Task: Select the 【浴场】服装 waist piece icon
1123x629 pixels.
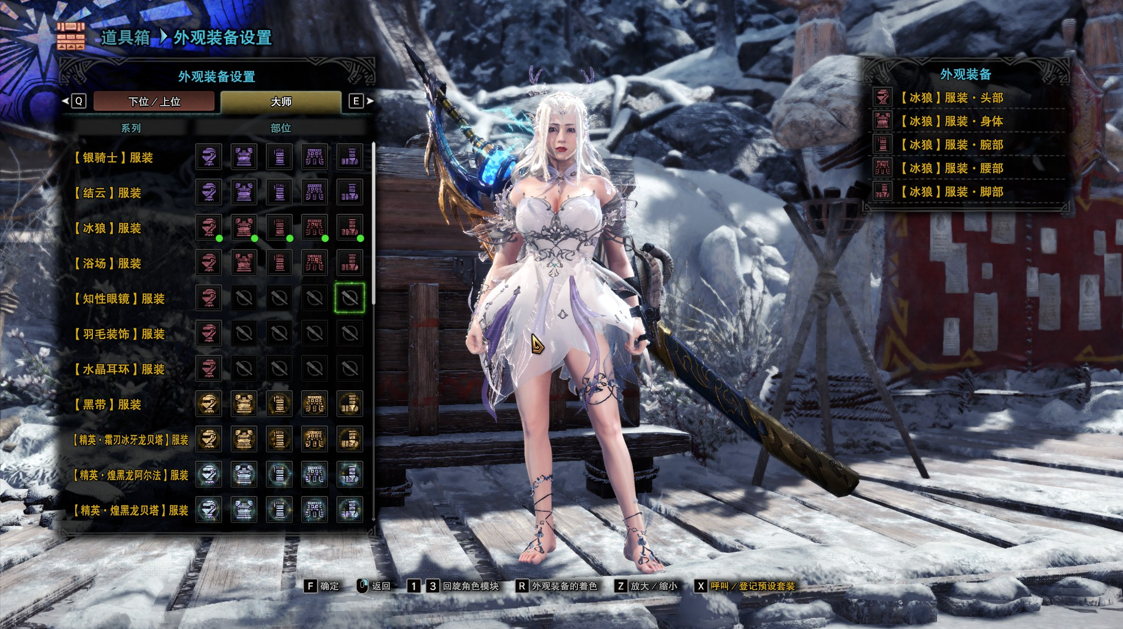Action: click(x=314, y=263)
